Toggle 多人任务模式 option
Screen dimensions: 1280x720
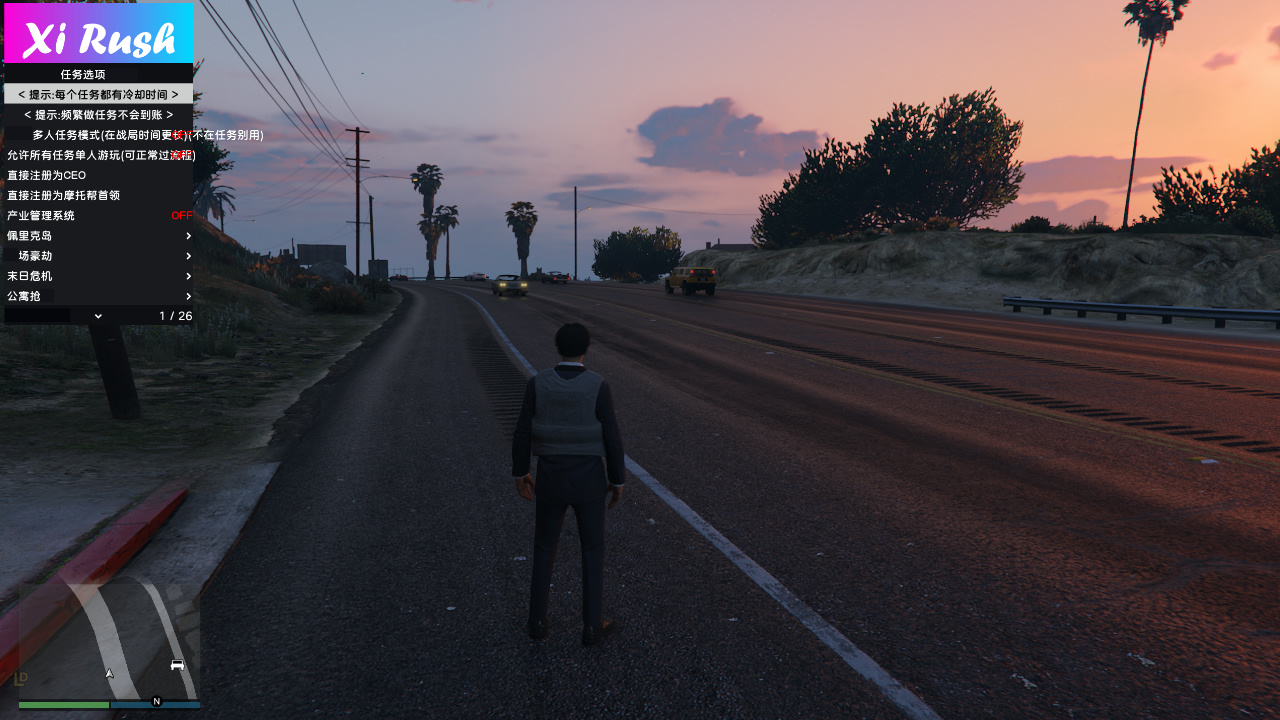pyautogui.click(x=98, y=135)
